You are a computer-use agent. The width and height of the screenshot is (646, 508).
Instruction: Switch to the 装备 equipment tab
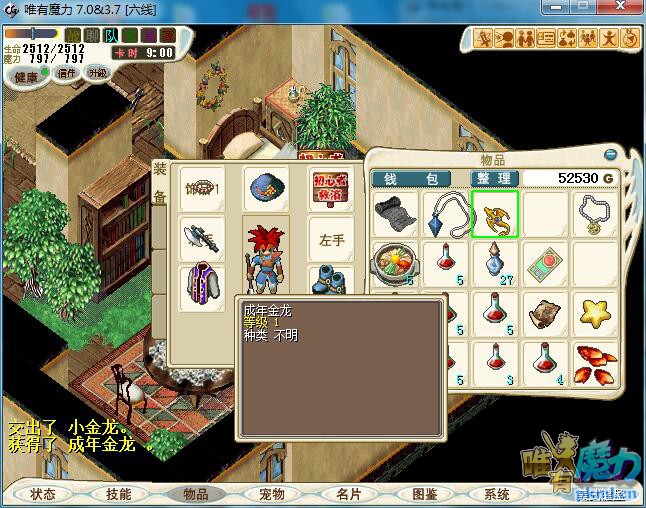point(160,184)
